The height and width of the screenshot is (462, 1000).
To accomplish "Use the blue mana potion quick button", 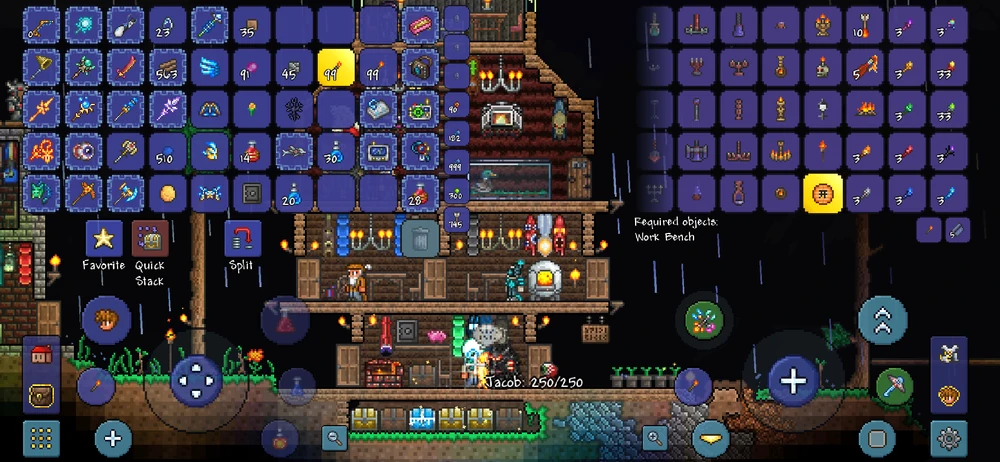I will point(297,385).
